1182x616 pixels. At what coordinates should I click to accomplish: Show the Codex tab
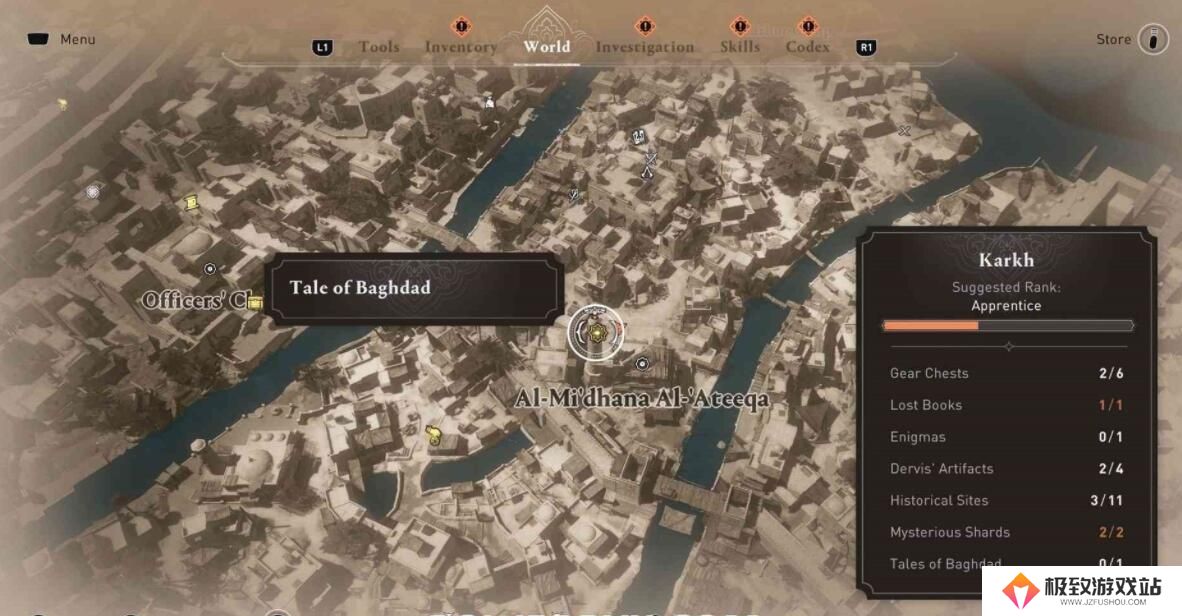click(807, 47)
